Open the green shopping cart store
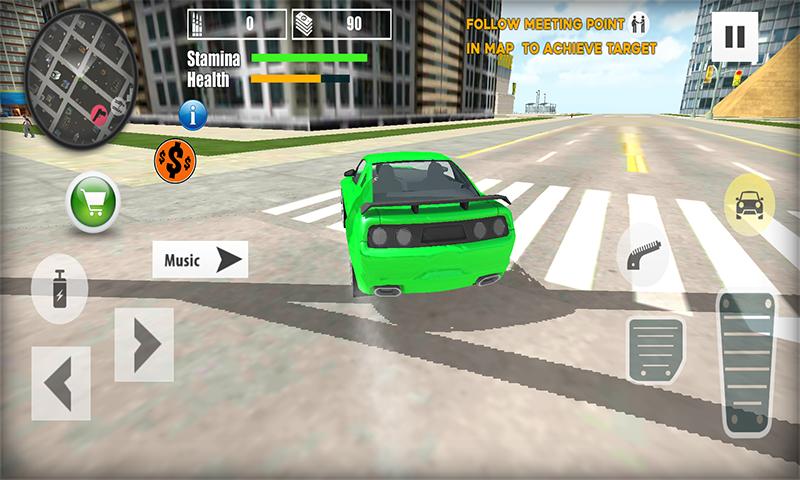Screen dimensions: 800x480 tap(92, 204)
